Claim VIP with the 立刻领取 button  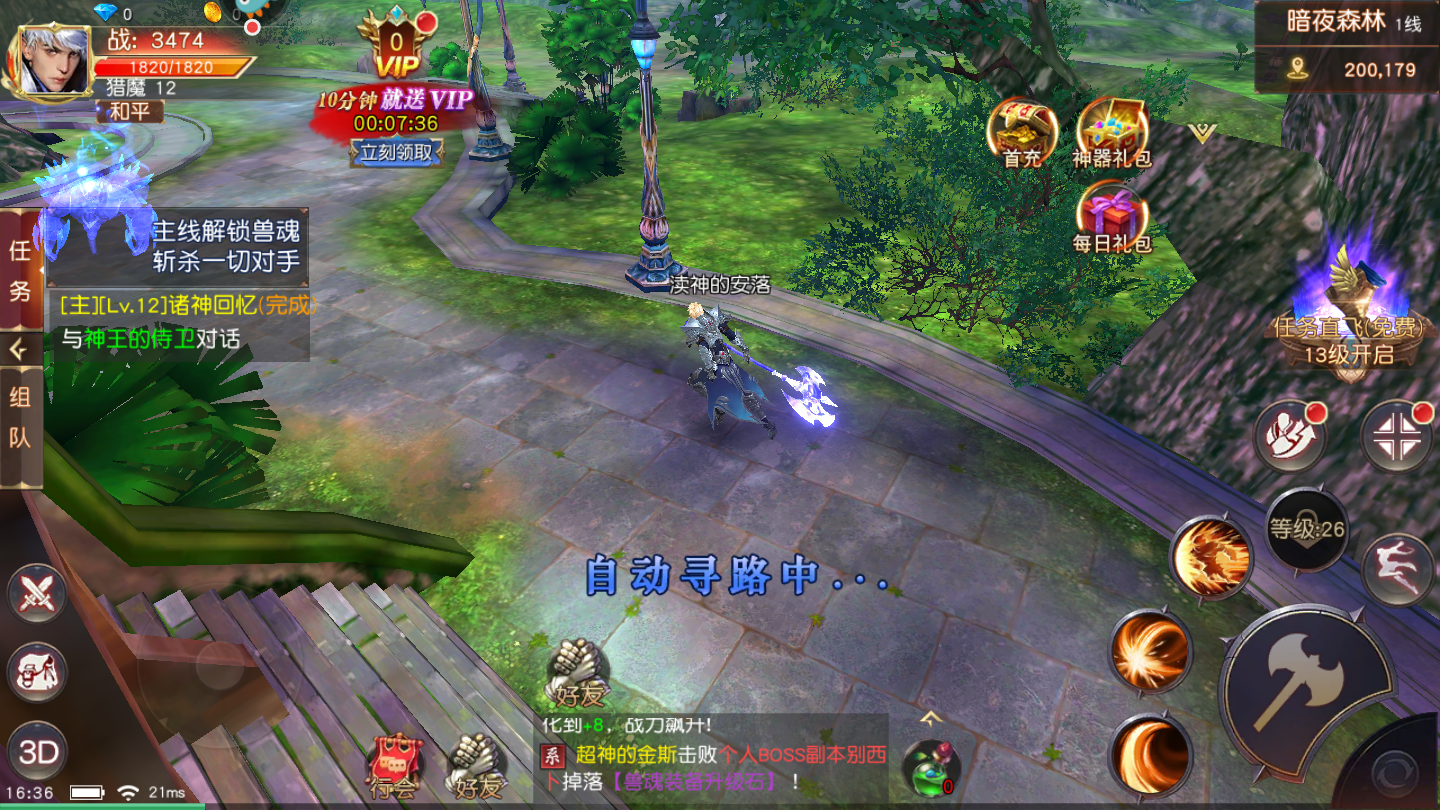tap(397, 152)
